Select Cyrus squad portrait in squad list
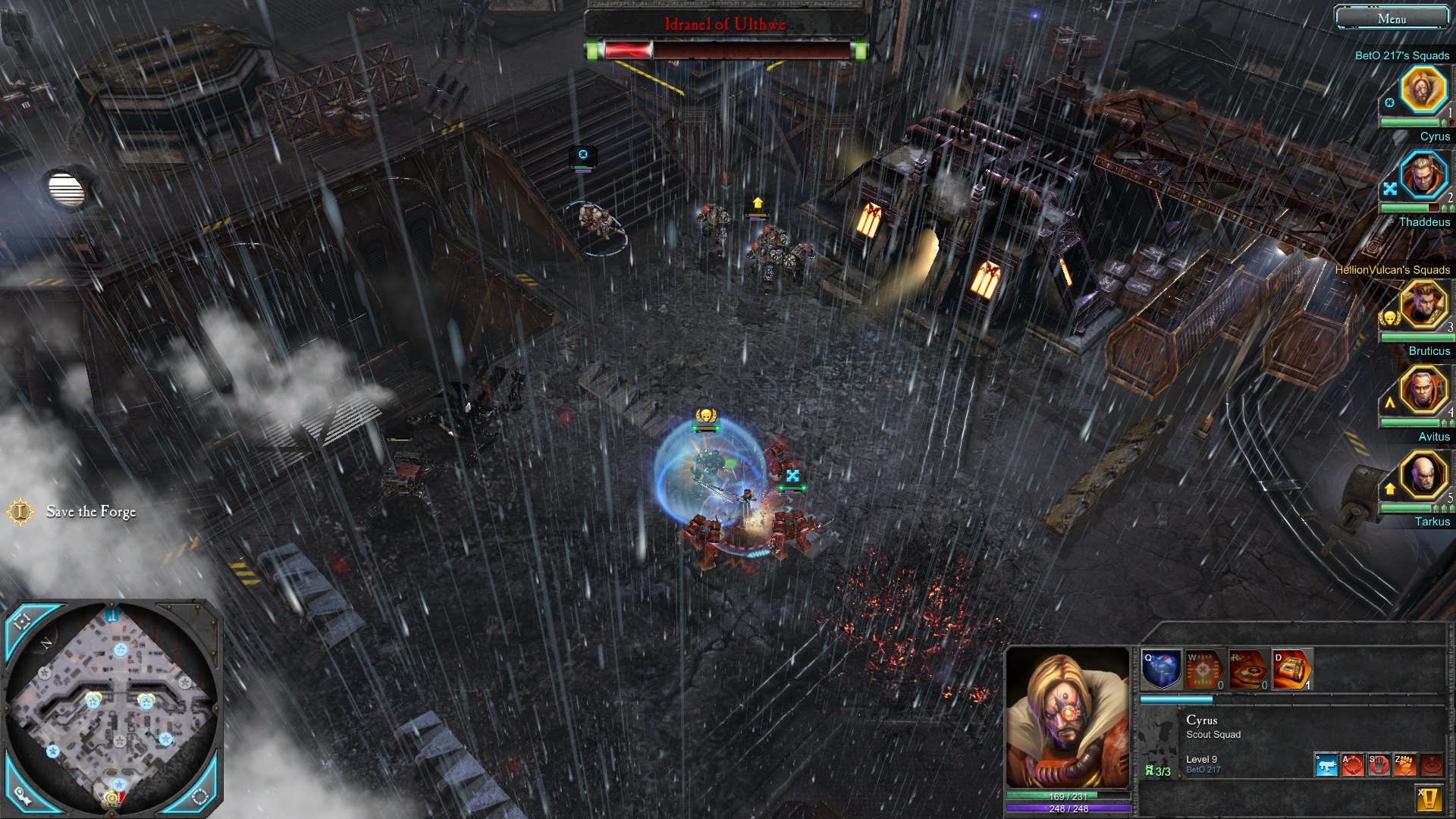1456x819 pixels. click(1423, 89)
